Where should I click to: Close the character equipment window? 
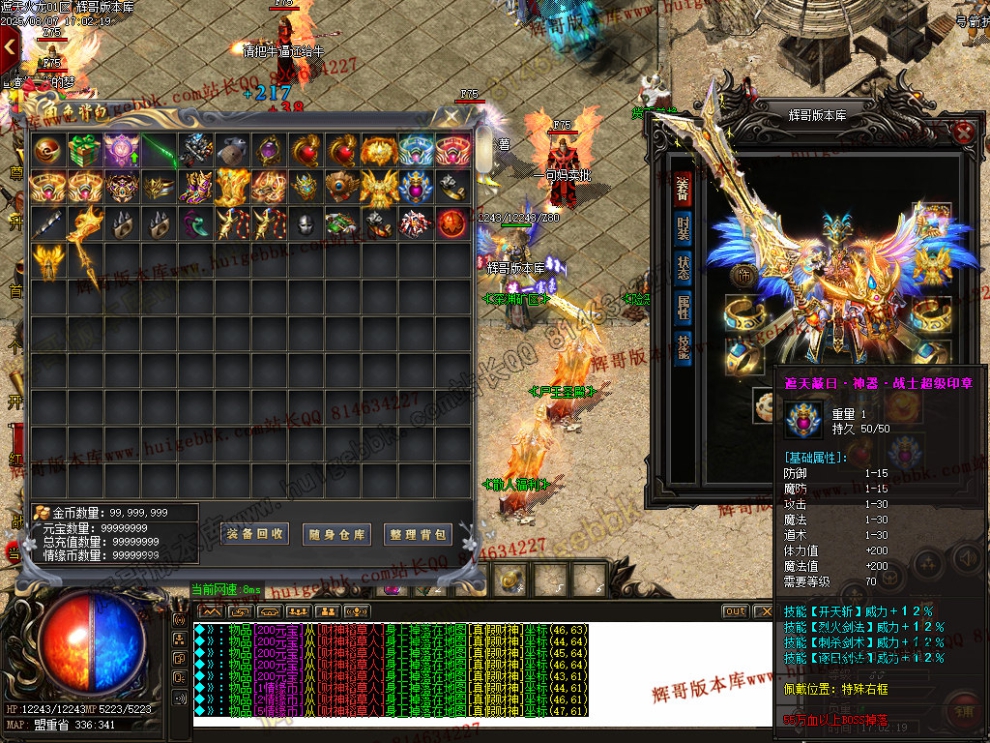(x=963, y=132)
